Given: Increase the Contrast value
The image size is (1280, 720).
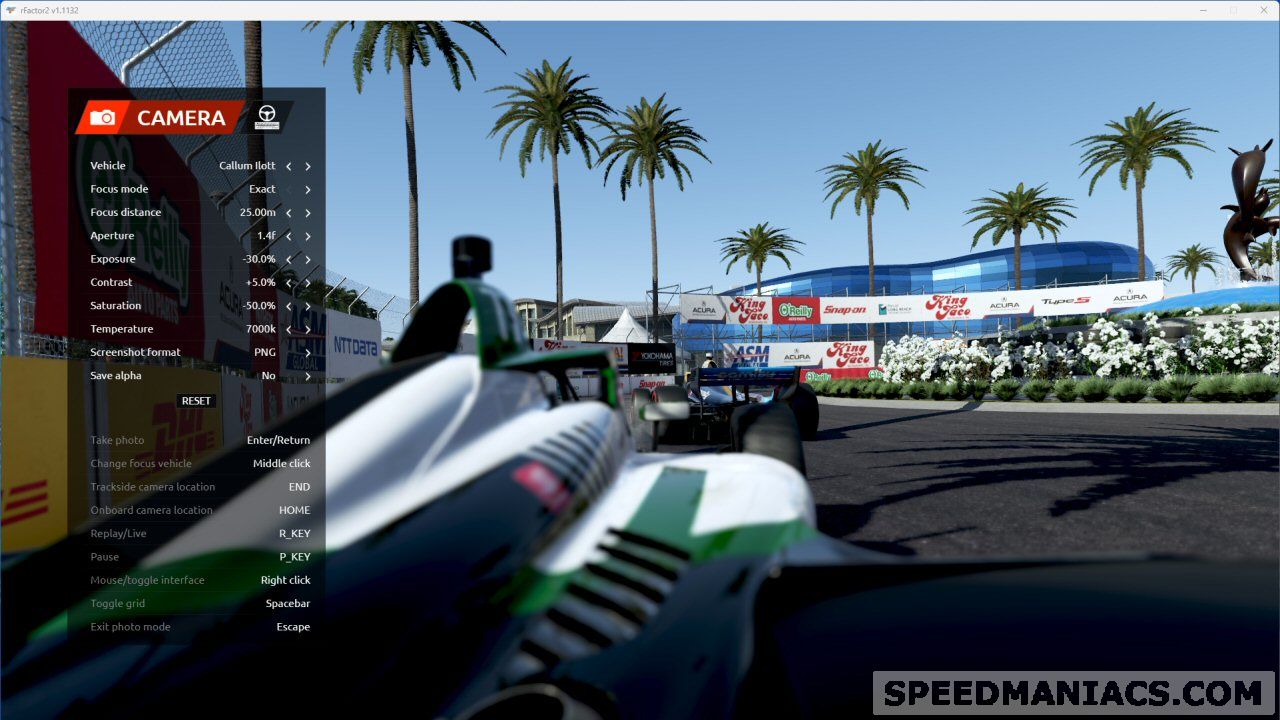Looking at the screenshot, I should (x=308, y=282).
